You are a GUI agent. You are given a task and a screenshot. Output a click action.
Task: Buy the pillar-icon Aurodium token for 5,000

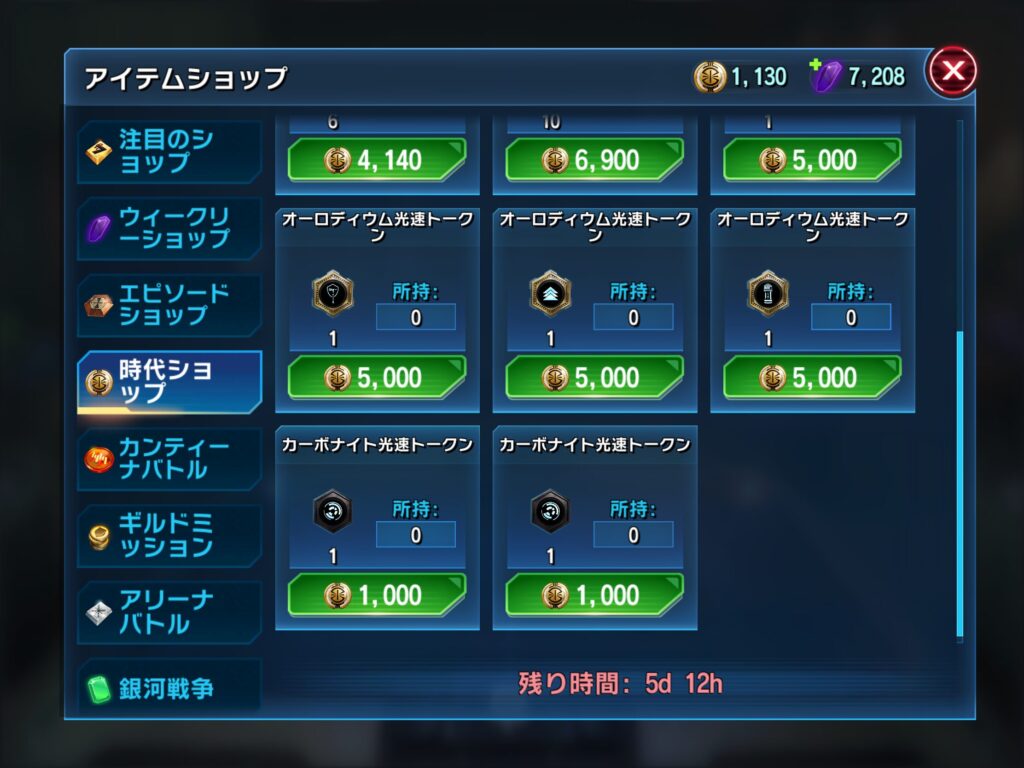pyautogui.click(x=811, y=377)
